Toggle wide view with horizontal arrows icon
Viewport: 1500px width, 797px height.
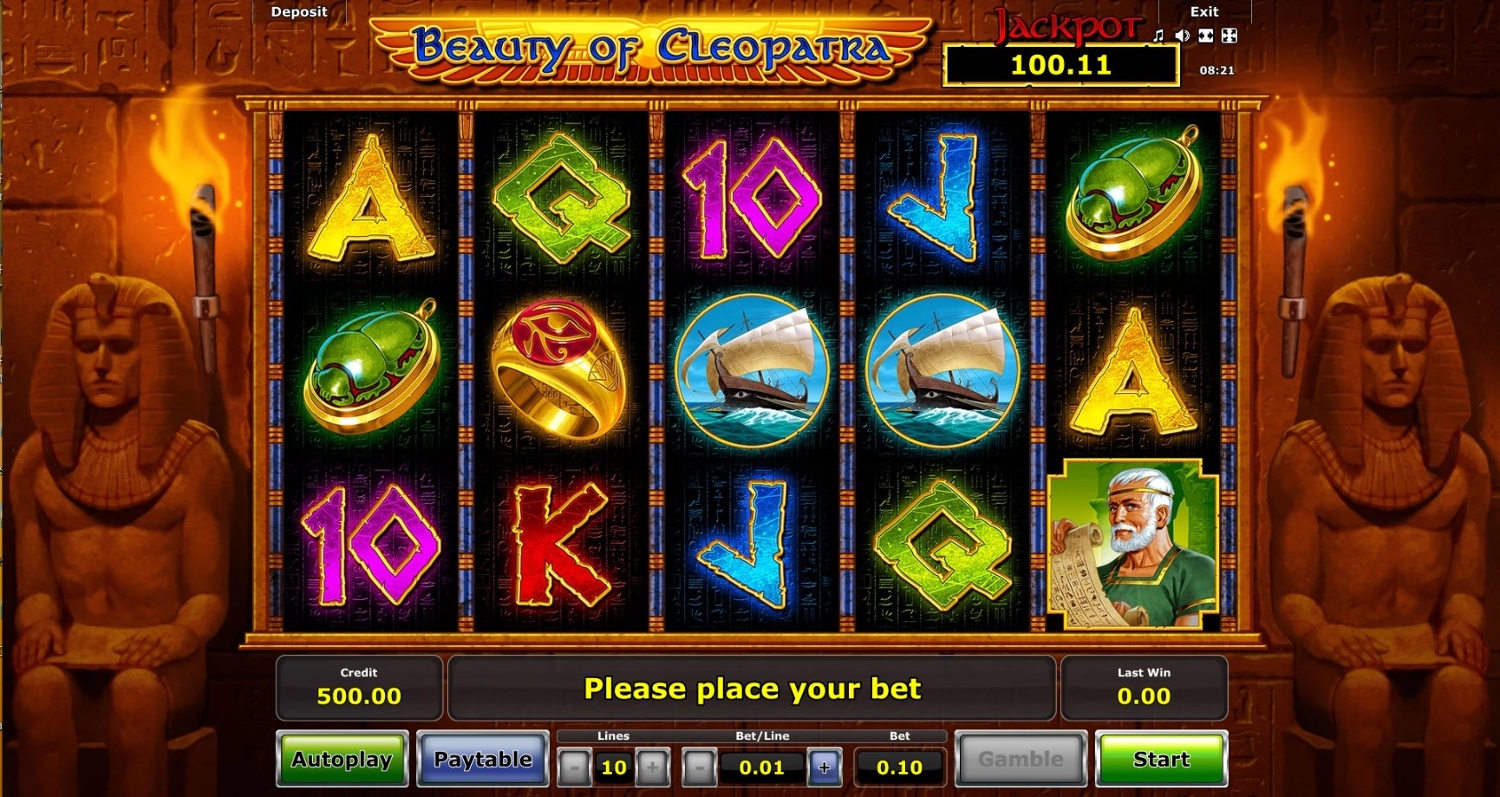(x=1206, y=36)
